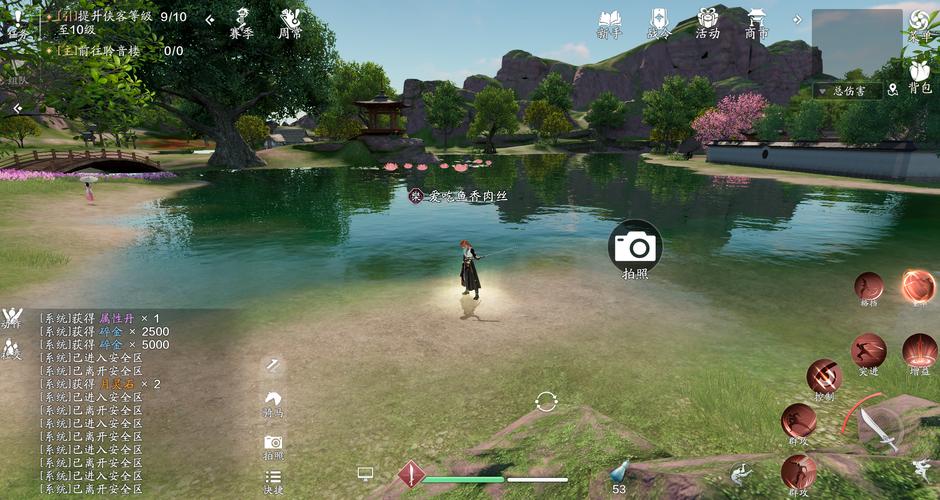Open the 商市 shop

757,23
